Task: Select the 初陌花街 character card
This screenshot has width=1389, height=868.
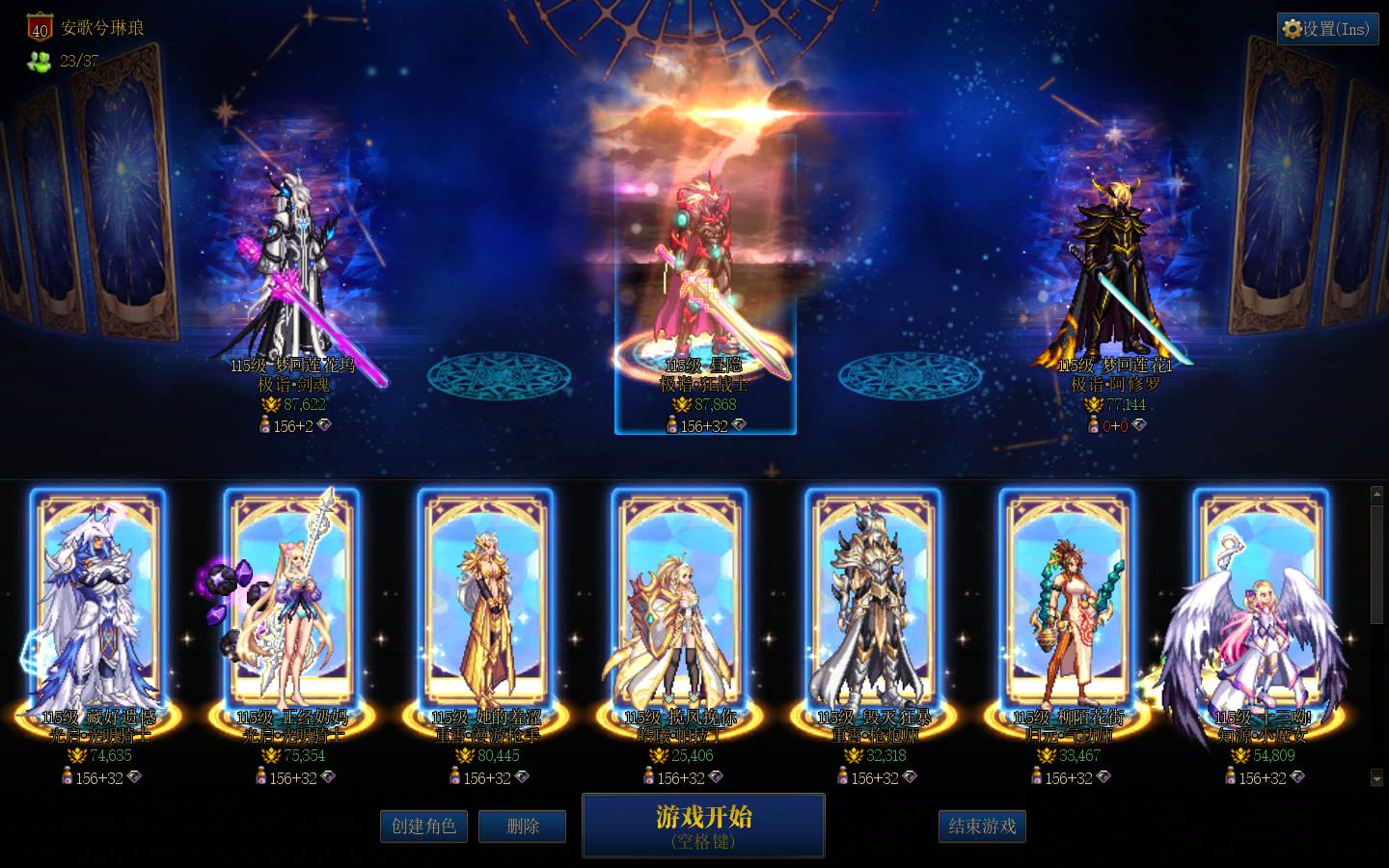Action: click(1068, 603)
